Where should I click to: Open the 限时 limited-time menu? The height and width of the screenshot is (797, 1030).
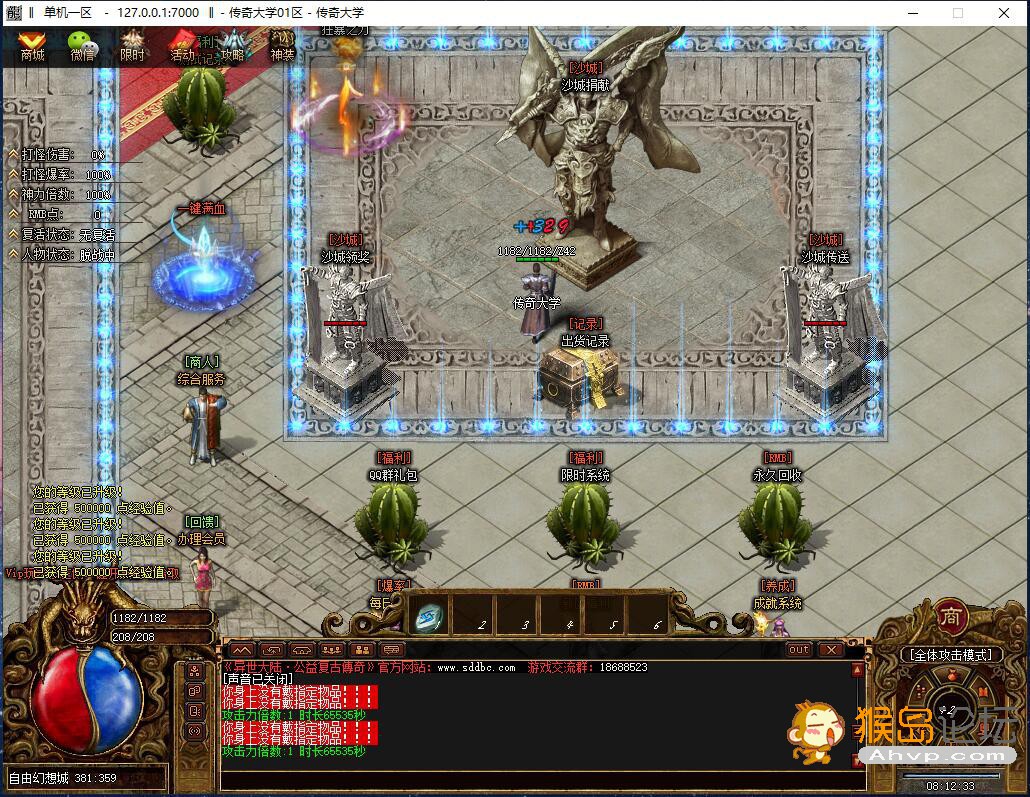tap(133, 47)
